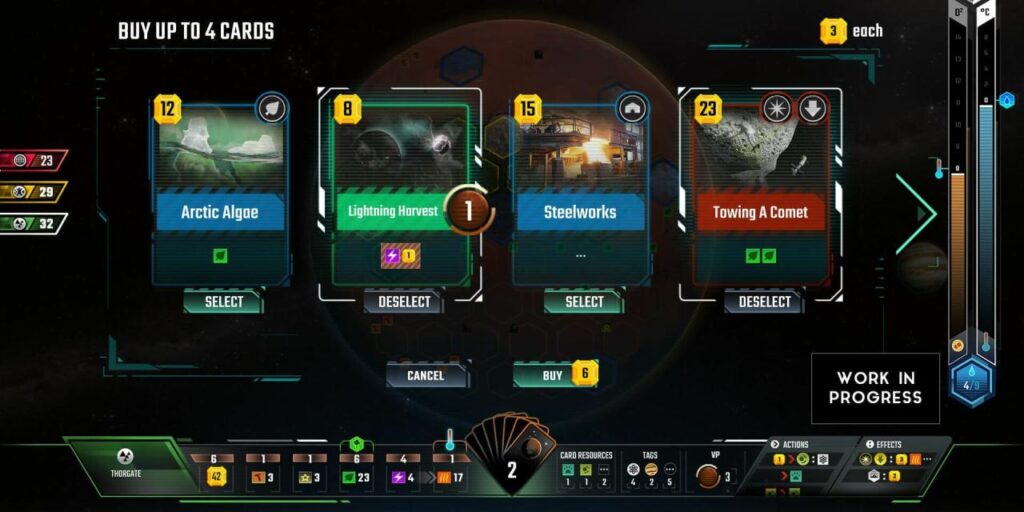1024x512 pixels.
Task: Click the Towing A Comet card artwork
Action: pos(760,150)
